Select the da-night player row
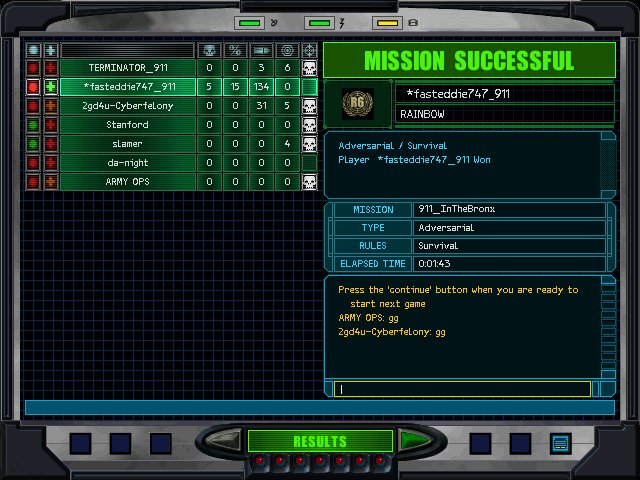 point(127,163)
